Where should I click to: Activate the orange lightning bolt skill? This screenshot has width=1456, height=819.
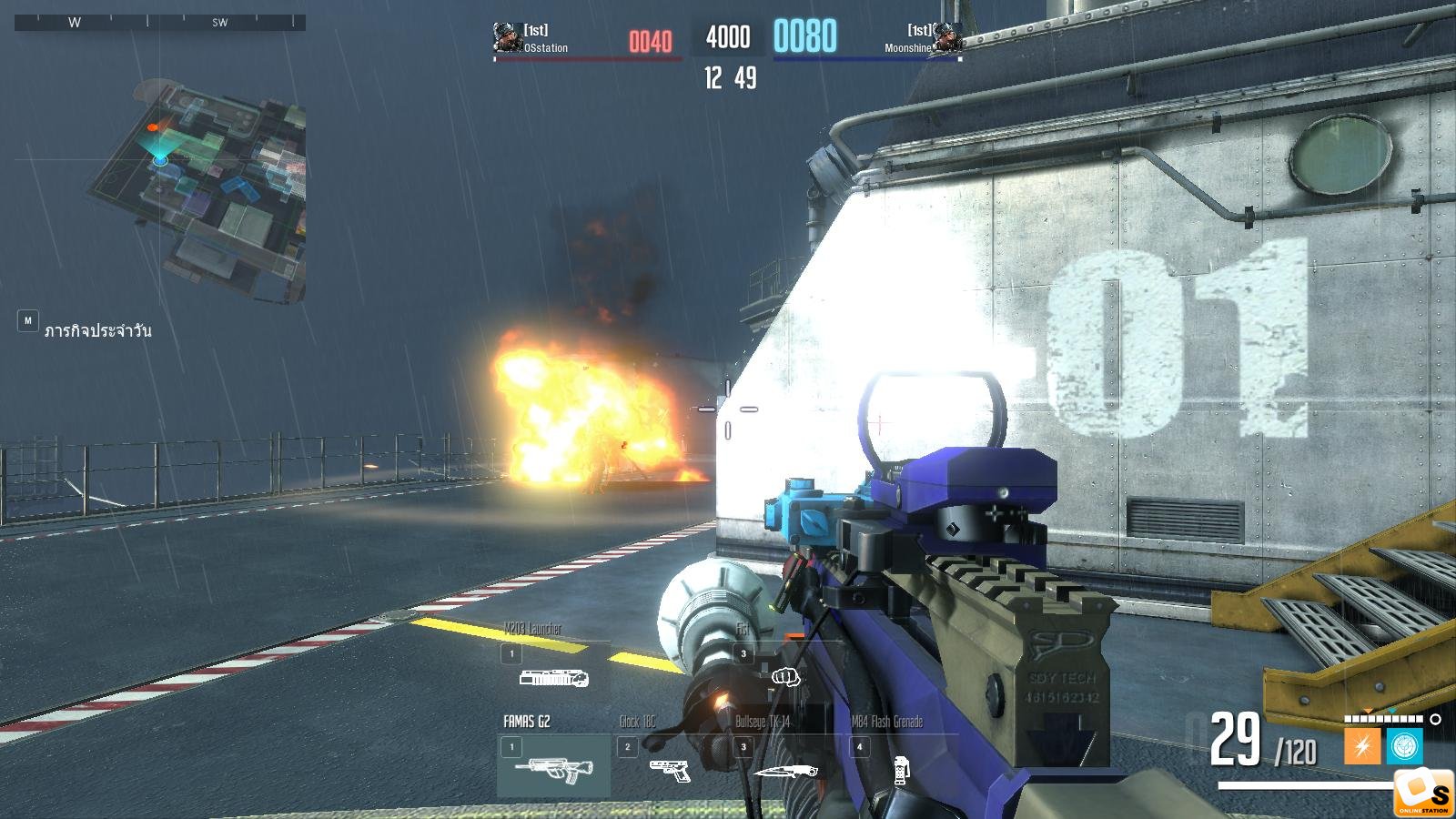coord(1362,747)
